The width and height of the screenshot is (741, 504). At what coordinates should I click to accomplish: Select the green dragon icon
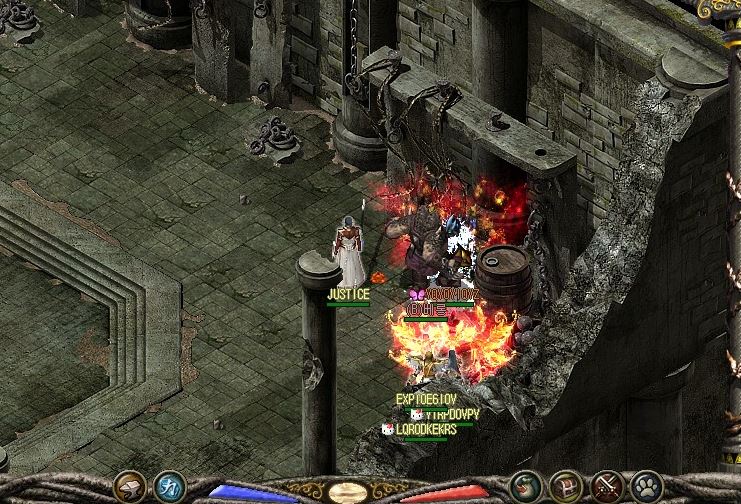point(525,487)
